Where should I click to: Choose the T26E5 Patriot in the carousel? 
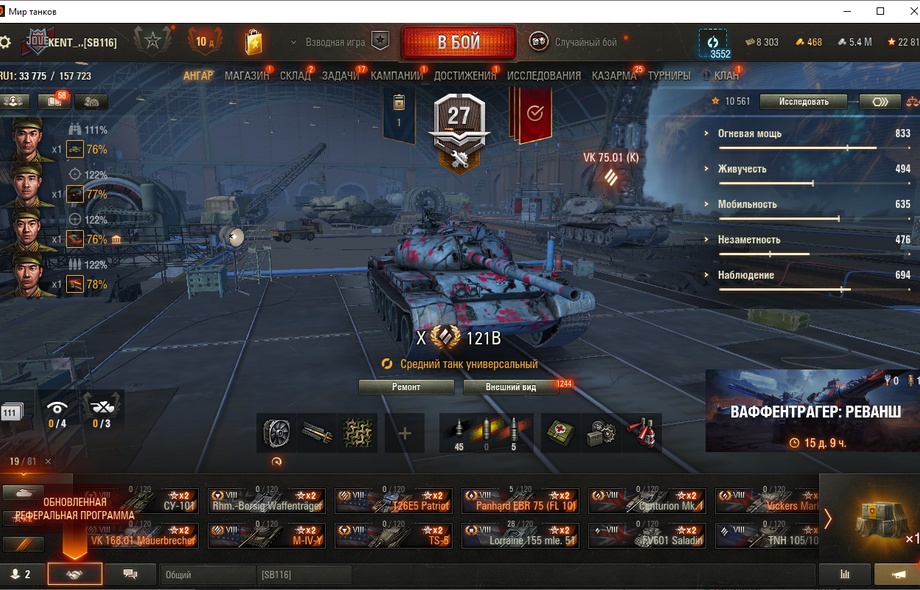click(393, 500)
